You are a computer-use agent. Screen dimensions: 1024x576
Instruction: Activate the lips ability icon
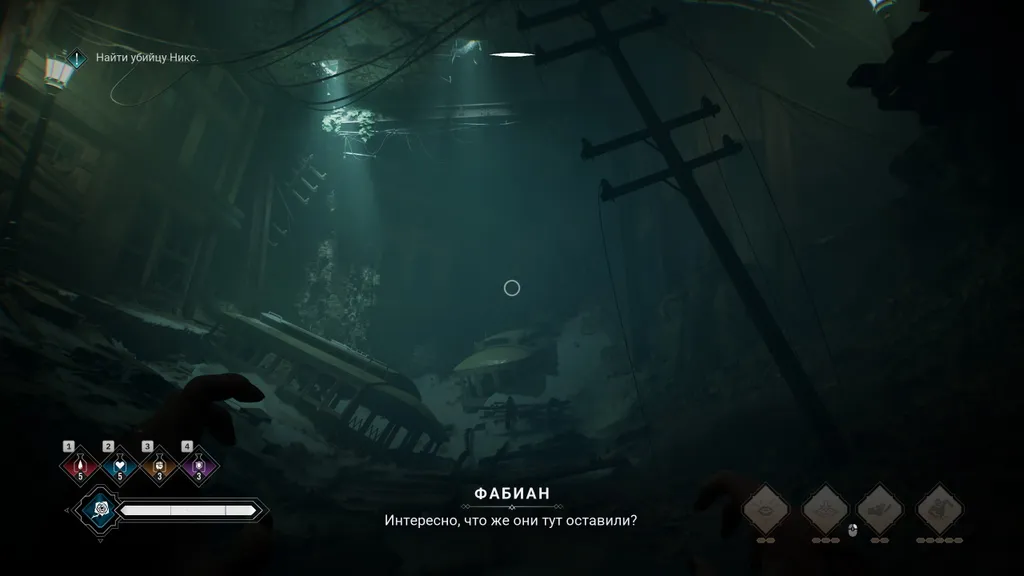tap(768, 508)
